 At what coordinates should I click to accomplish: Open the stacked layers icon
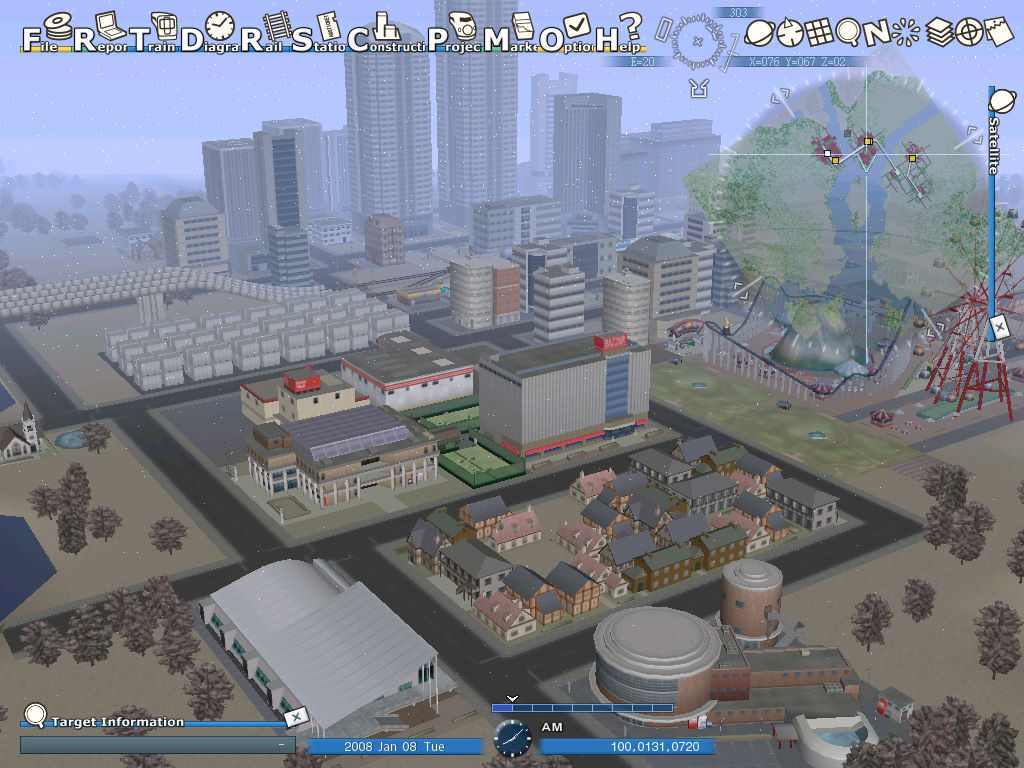tap(938, 33)
